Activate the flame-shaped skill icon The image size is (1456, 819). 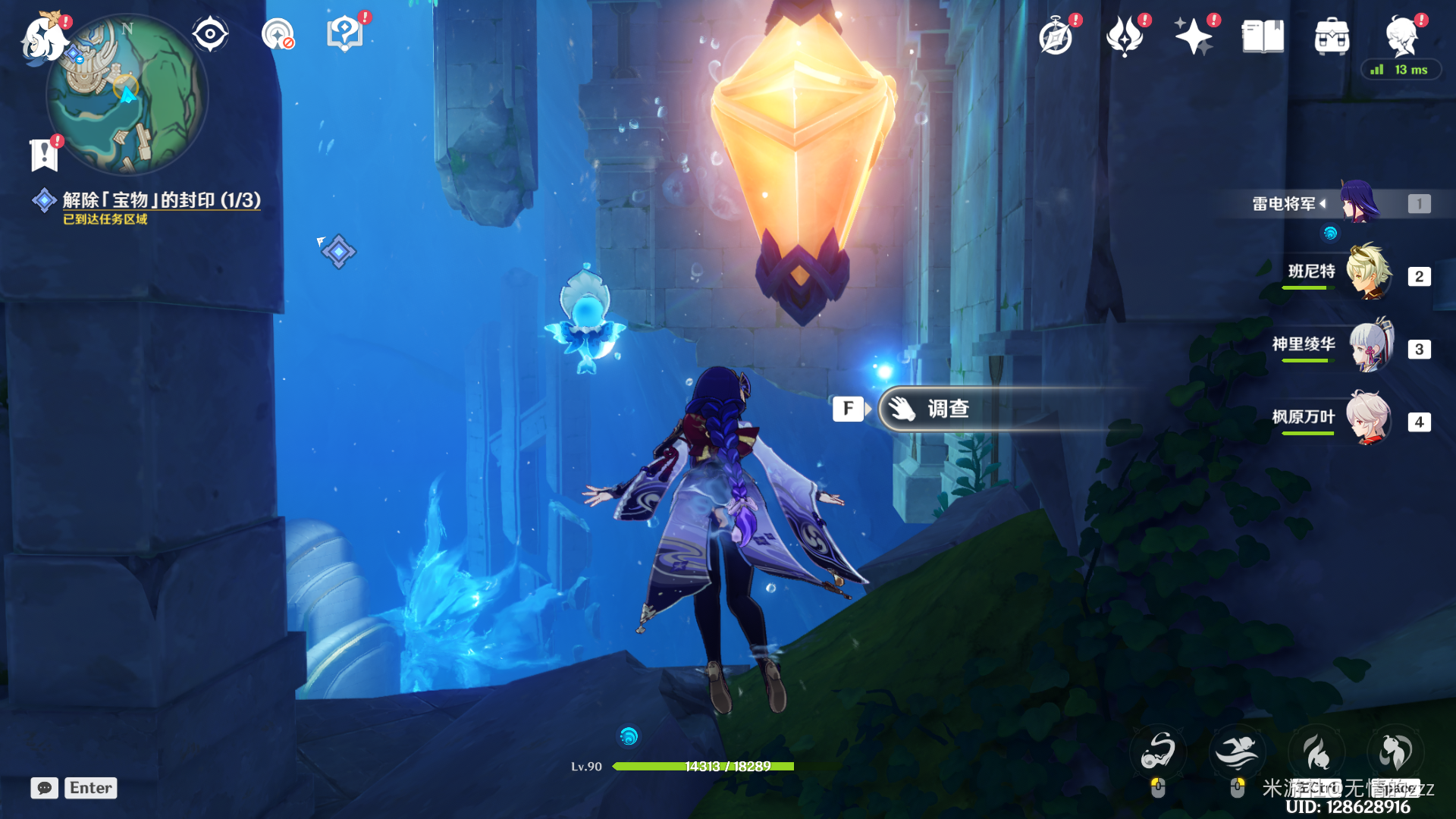click(x=1316, y=752)
